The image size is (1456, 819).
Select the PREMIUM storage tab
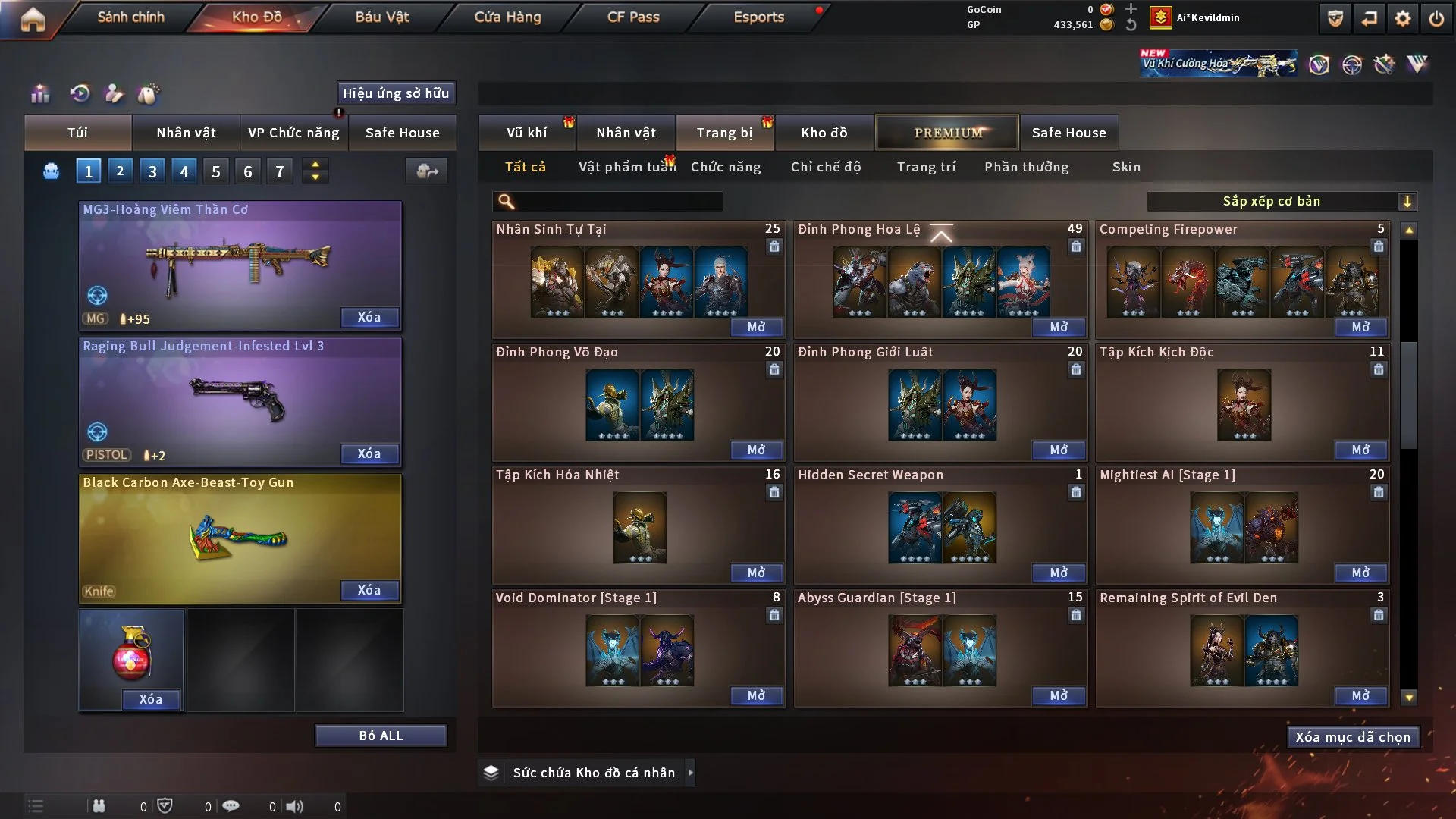[948, 133]
